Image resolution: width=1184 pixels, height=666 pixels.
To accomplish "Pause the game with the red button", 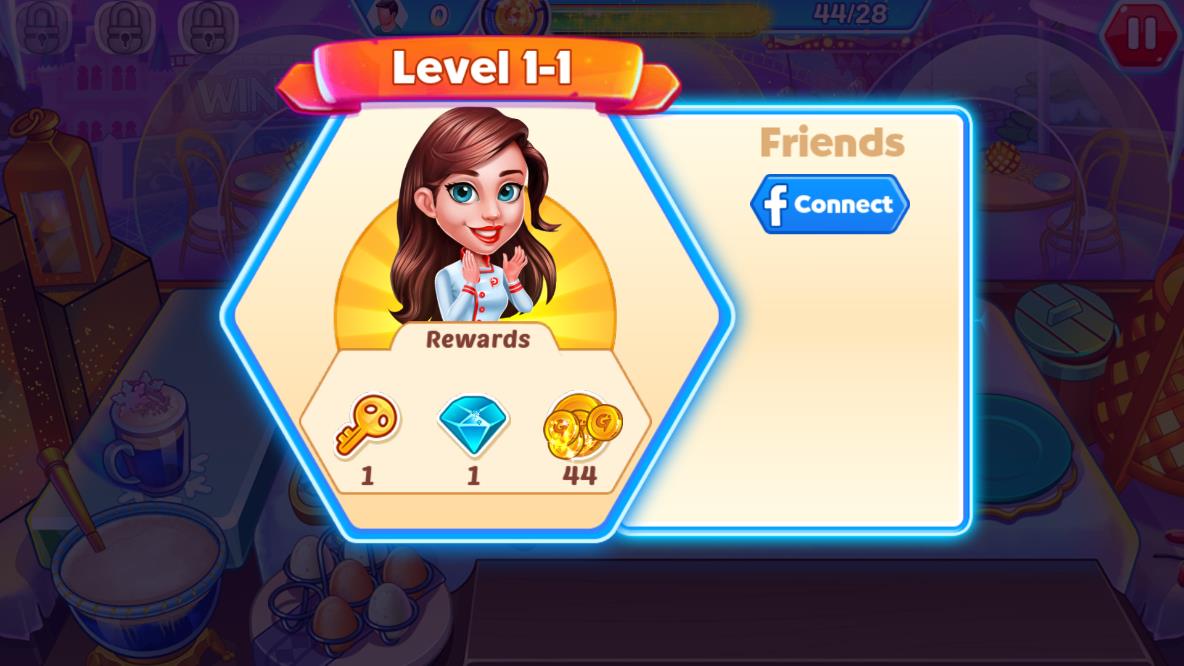I will tap(1140, 33).
